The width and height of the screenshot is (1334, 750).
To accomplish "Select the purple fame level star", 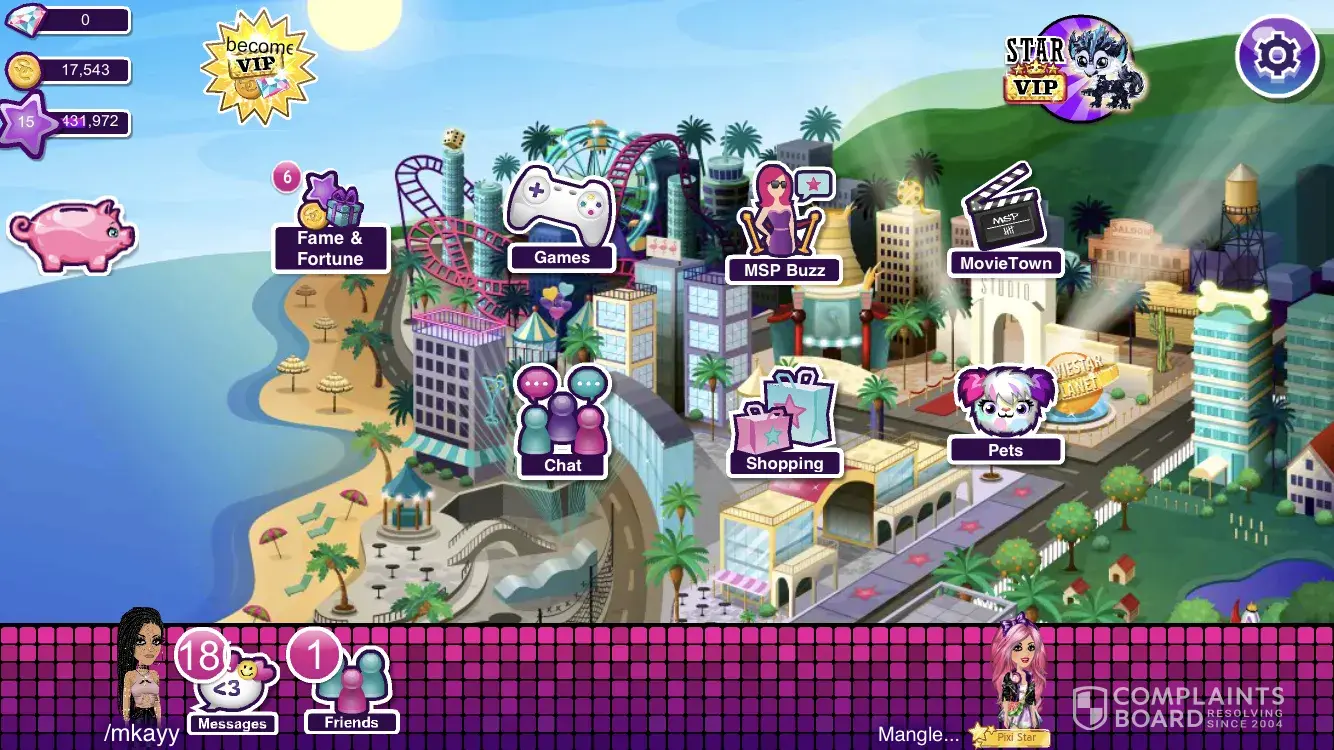I will [27, 123].
